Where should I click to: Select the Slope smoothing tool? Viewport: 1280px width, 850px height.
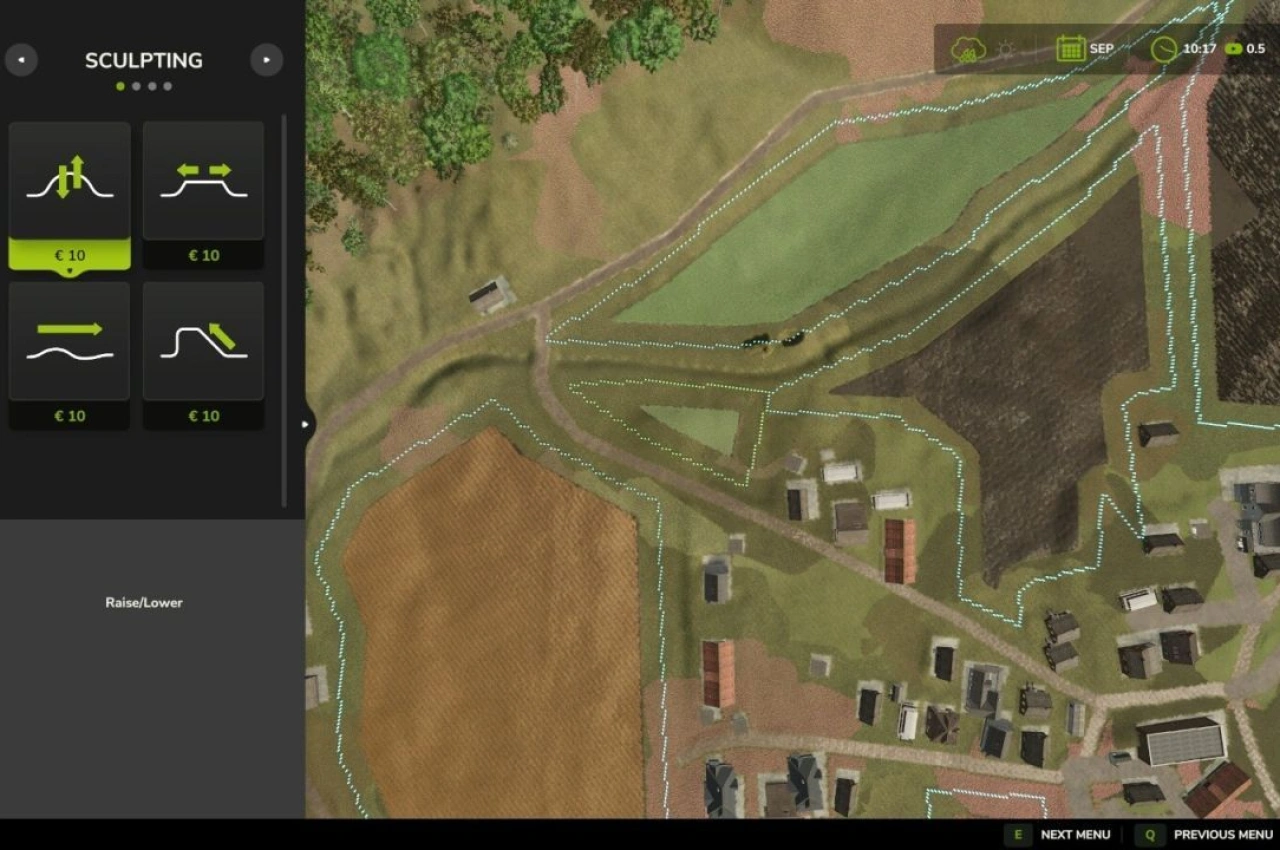pos(203,340)
